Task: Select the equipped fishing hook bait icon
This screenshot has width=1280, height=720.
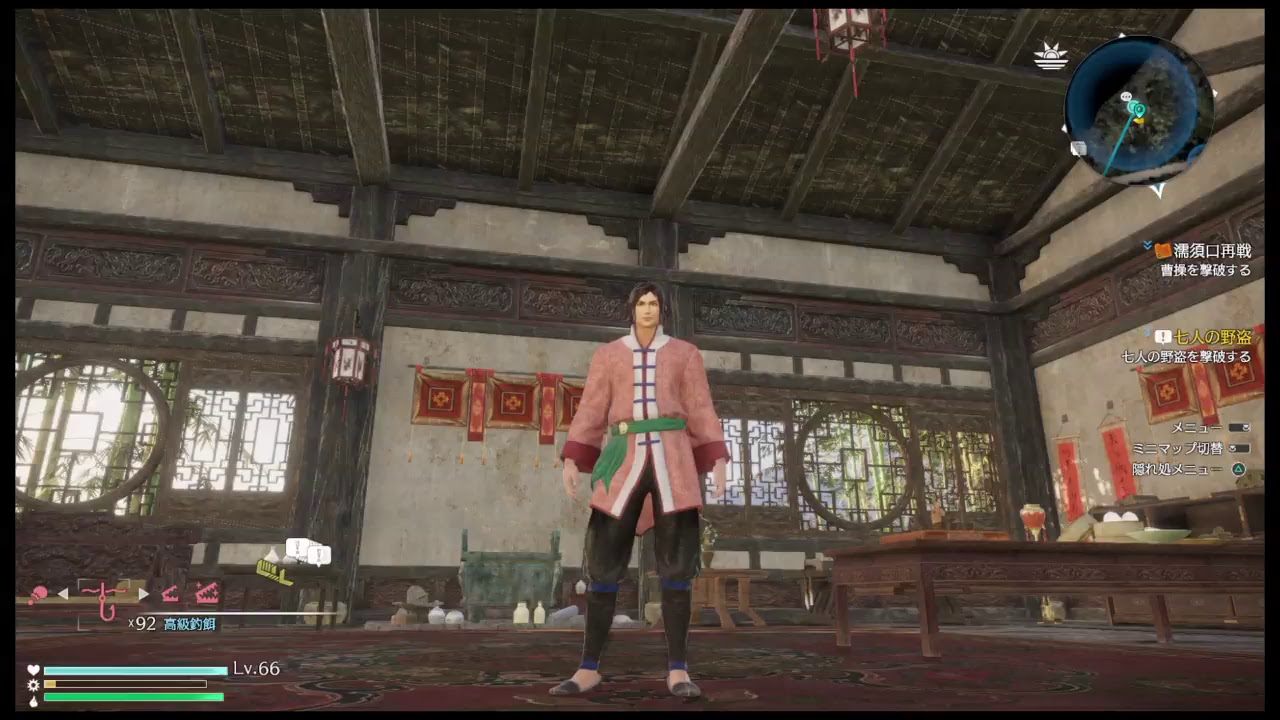Action: point(102,597)
